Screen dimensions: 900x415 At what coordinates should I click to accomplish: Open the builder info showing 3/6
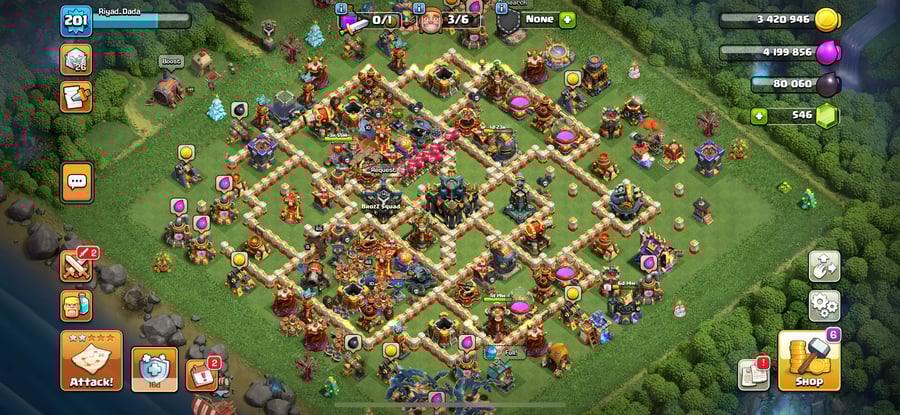pos(446,20)
